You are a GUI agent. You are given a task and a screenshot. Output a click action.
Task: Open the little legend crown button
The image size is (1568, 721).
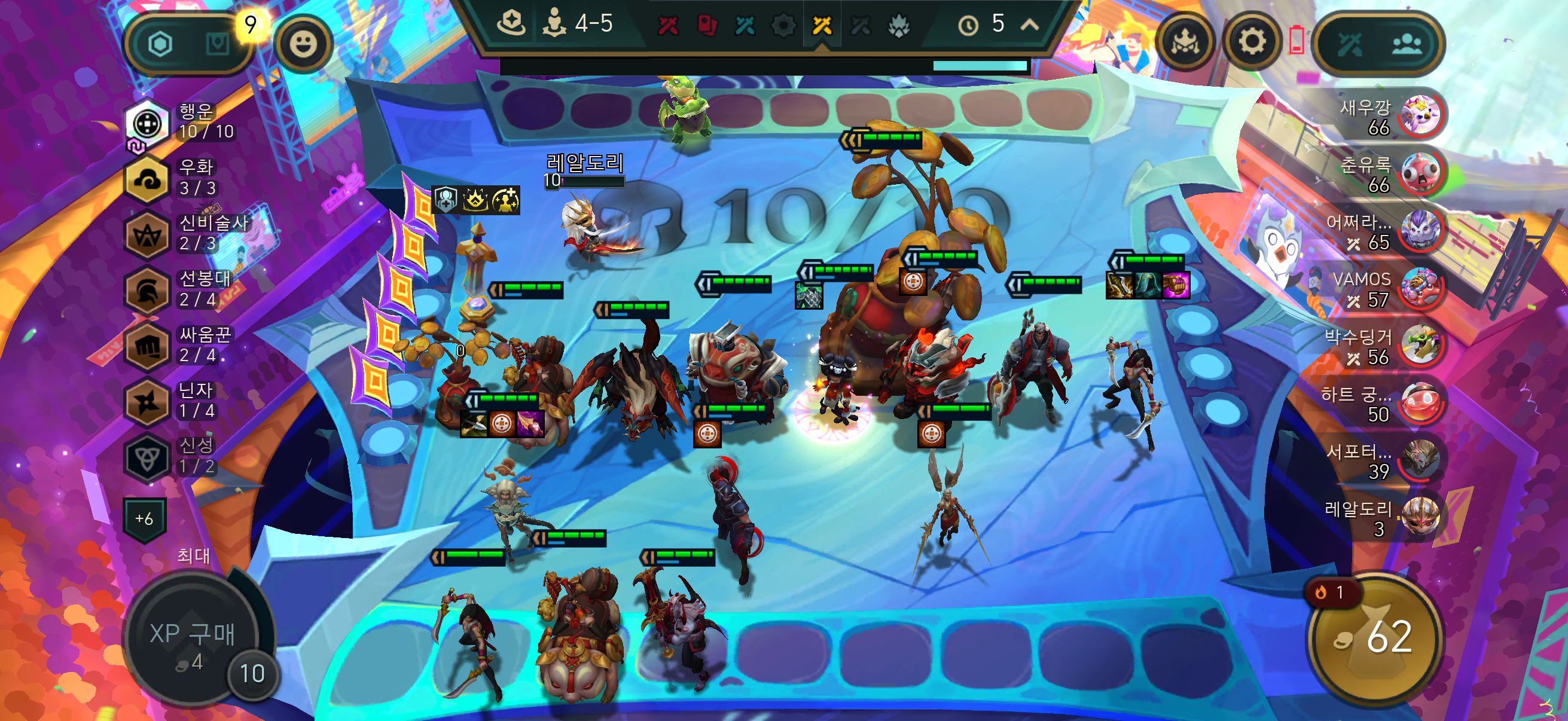[1185, 42]
